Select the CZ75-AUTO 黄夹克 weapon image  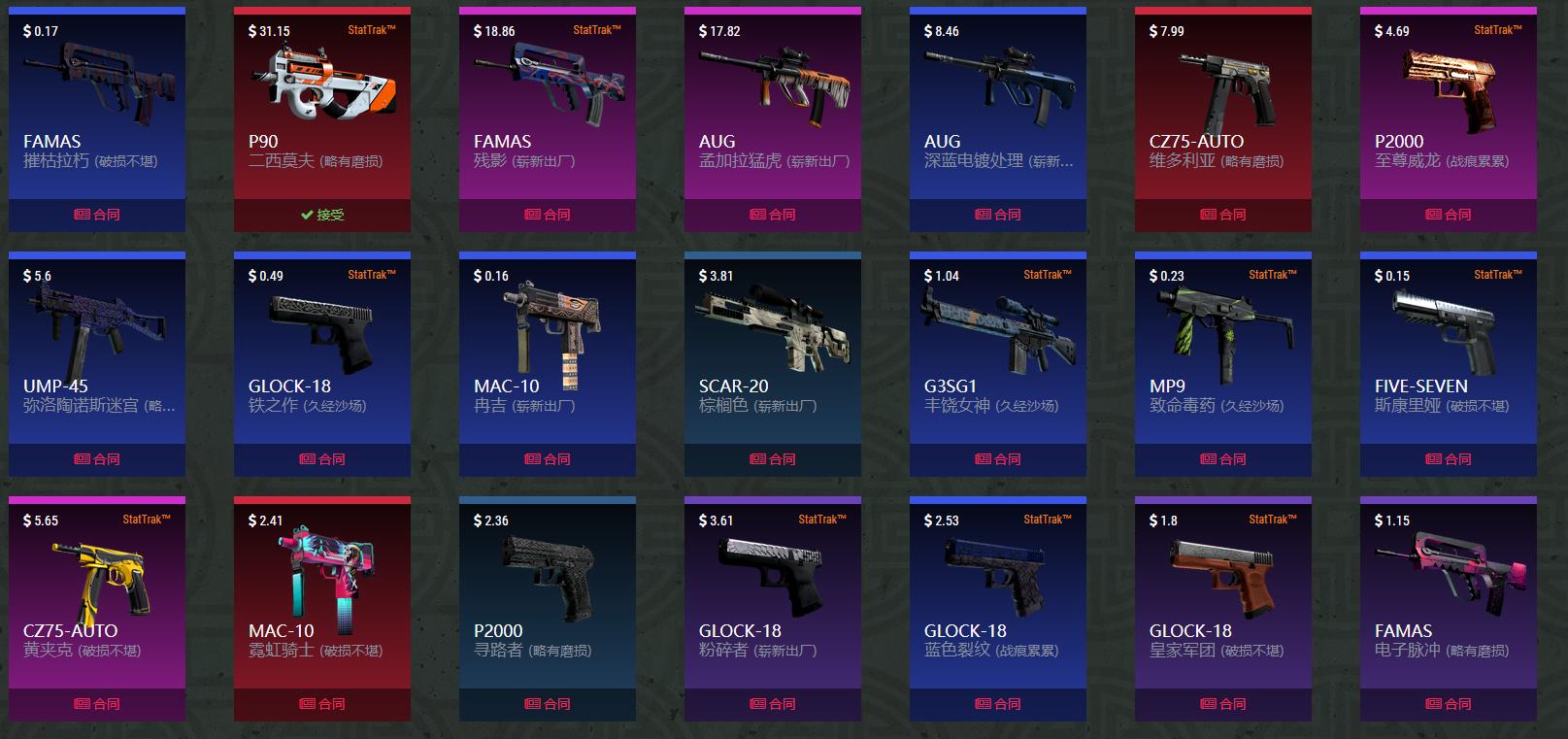tap(97, 573)
